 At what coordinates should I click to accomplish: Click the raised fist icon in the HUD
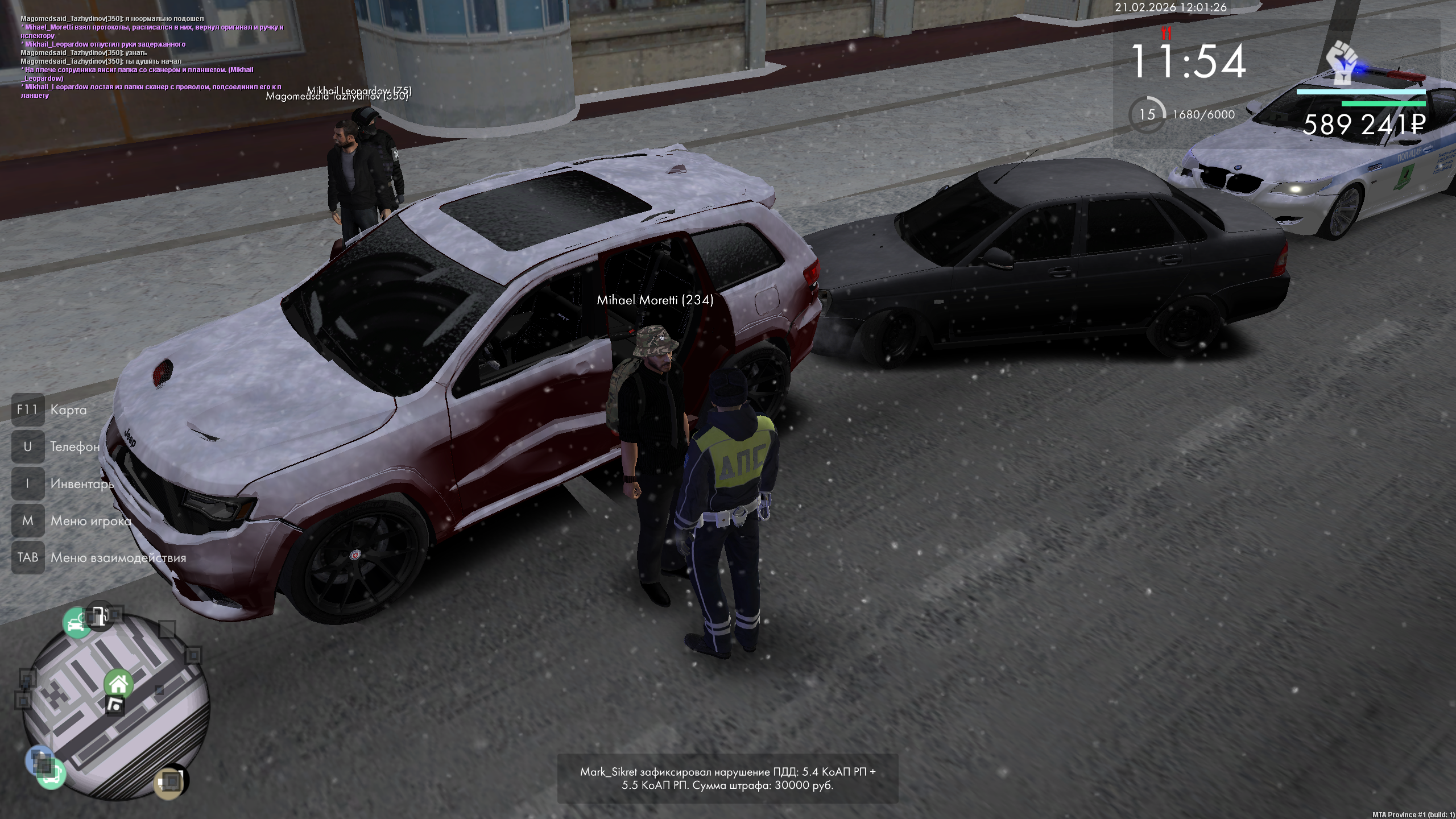(x=1342, y=62)
